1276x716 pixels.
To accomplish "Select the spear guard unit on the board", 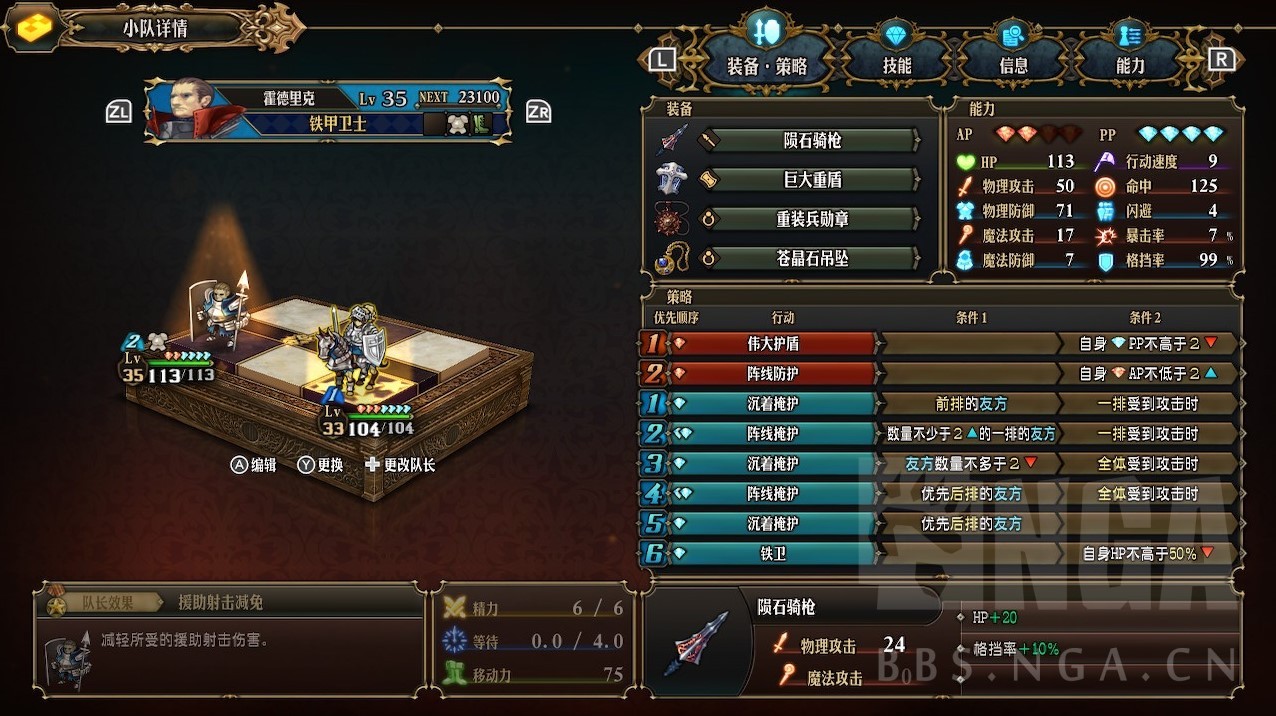I will pyautogui.click(x=220, y=312).
